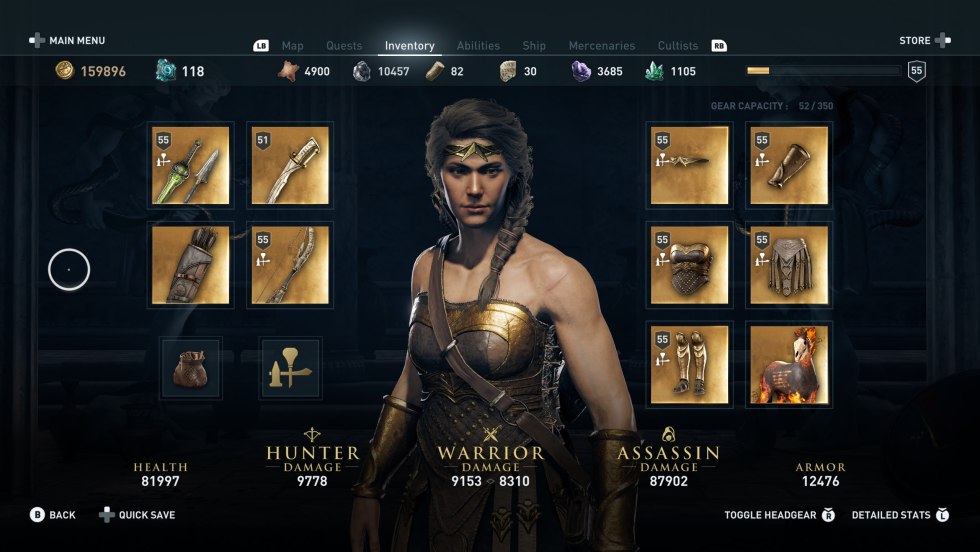Switch to the Map tab
The image size is (980, 552).
tap(292, 46)
